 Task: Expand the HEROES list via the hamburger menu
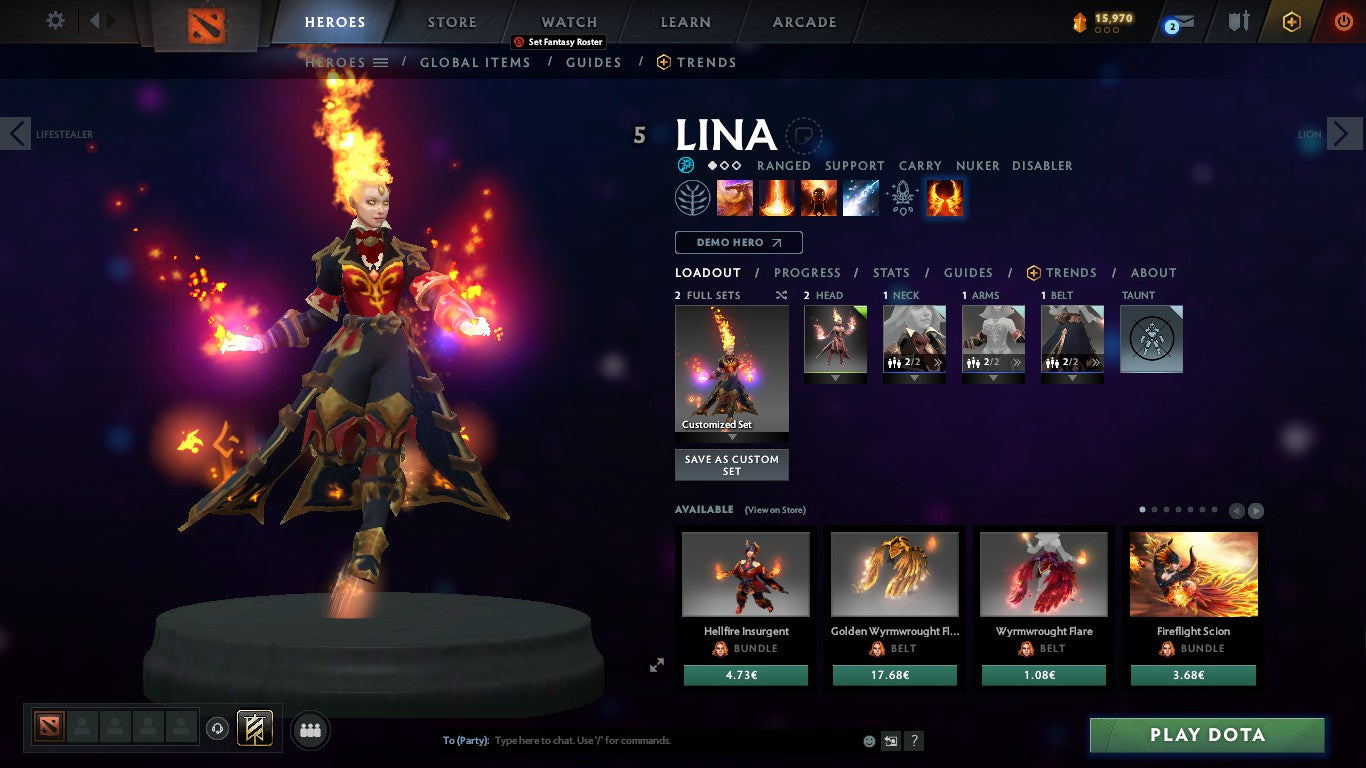tap(380, 62)
